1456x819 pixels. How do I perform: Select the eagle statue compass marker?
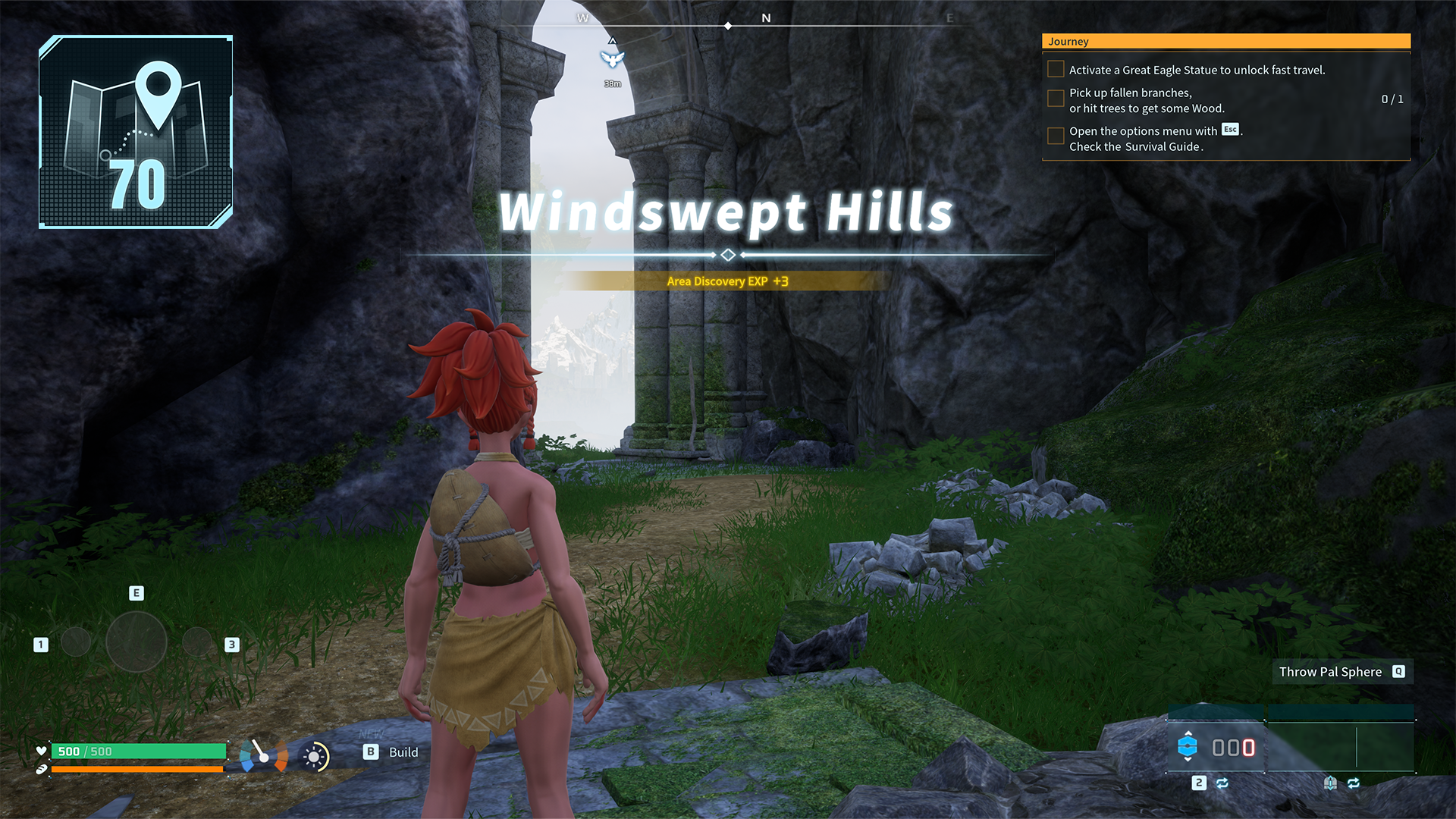(x=612, y=59)
